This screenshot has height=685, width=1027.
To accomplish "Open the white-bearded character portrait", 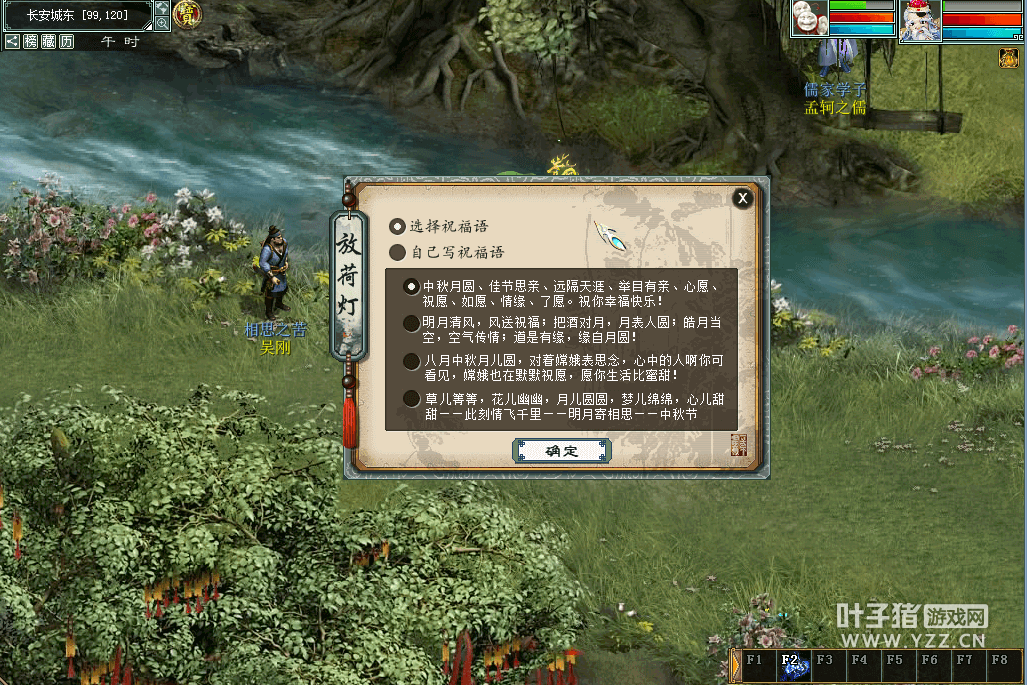I will tap(918, 21).
